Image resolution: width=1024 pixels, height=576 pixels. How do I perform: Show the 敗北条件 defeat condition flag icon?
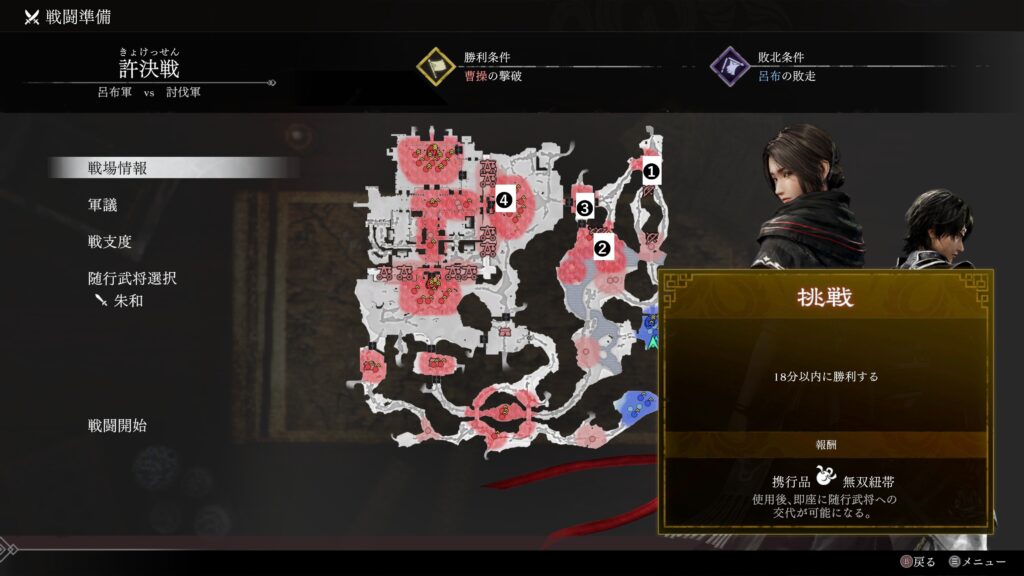730,66
